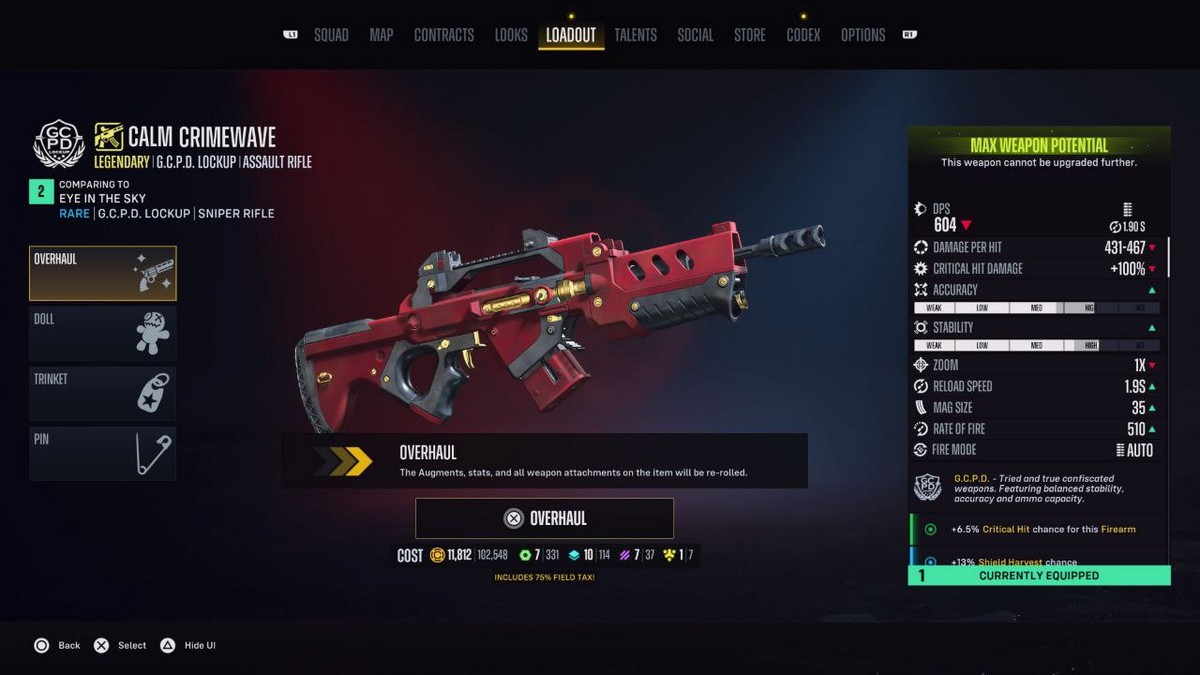The height and width of the screenshot is (675, 1200).
Task: Confirm the Overhaul re-roll button
Action: (545, 518)
